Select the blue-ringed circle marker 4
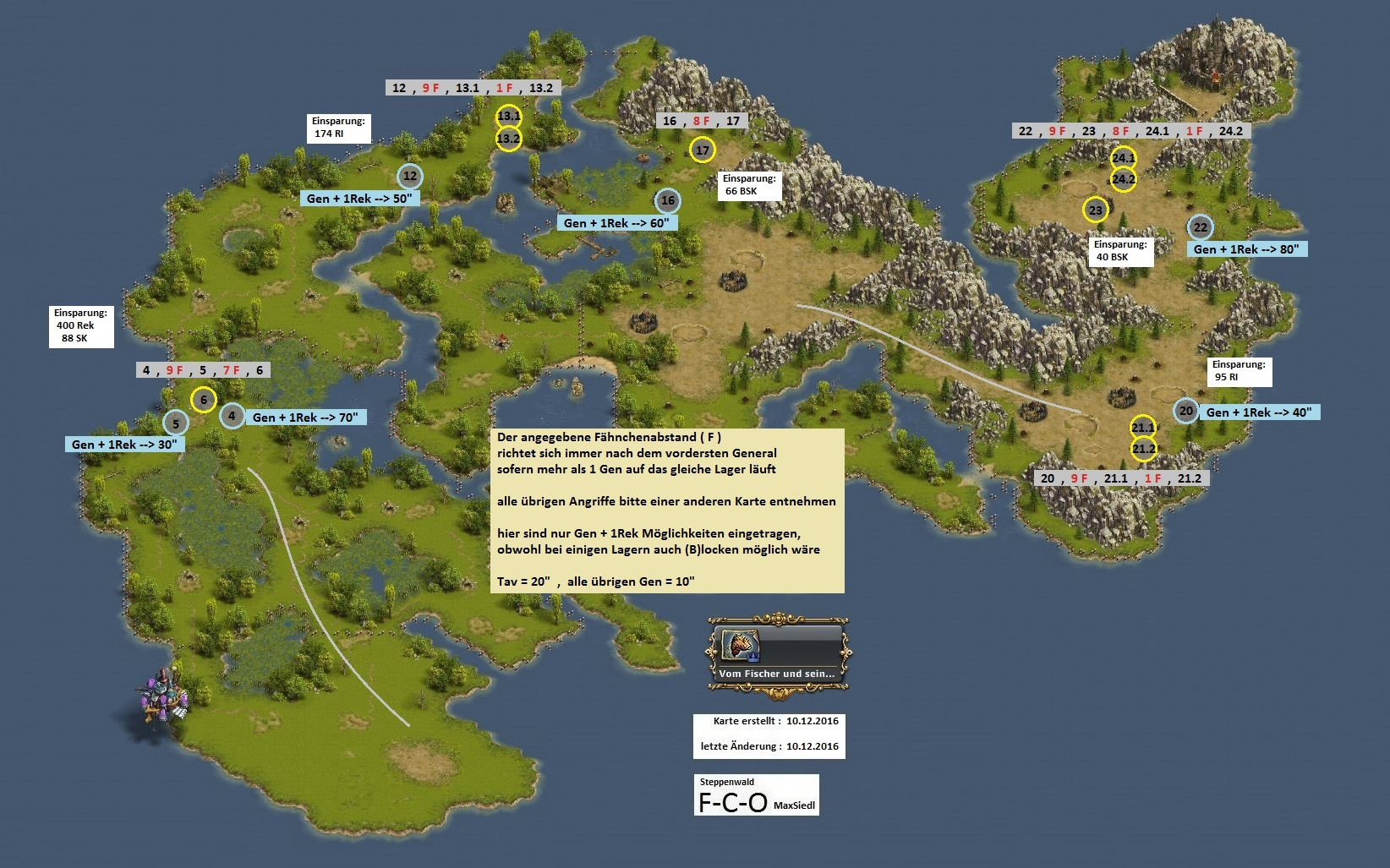 (x=232, y=415)
